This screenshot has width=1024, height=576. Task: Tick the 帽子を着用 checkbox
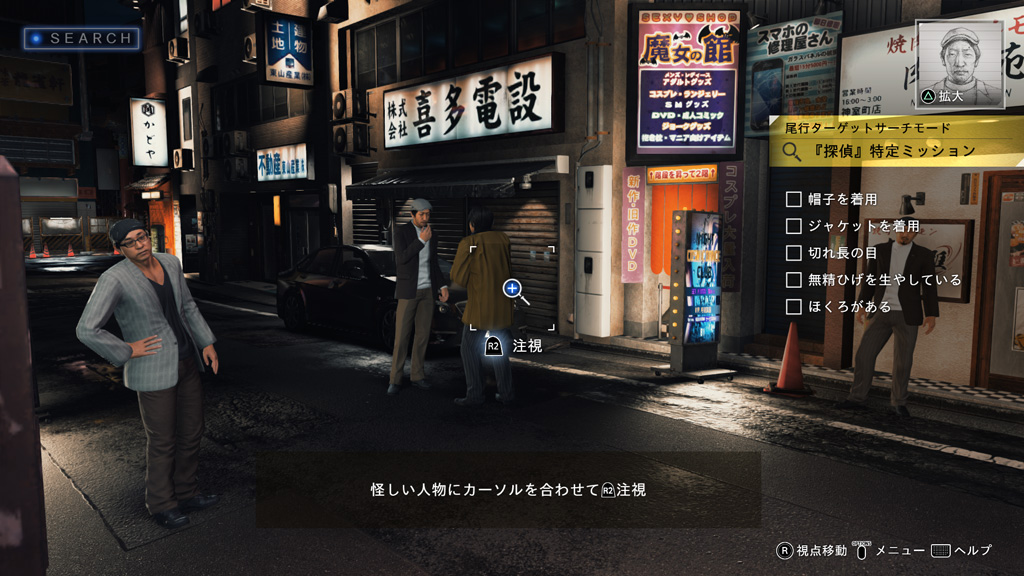pos(794,200)
